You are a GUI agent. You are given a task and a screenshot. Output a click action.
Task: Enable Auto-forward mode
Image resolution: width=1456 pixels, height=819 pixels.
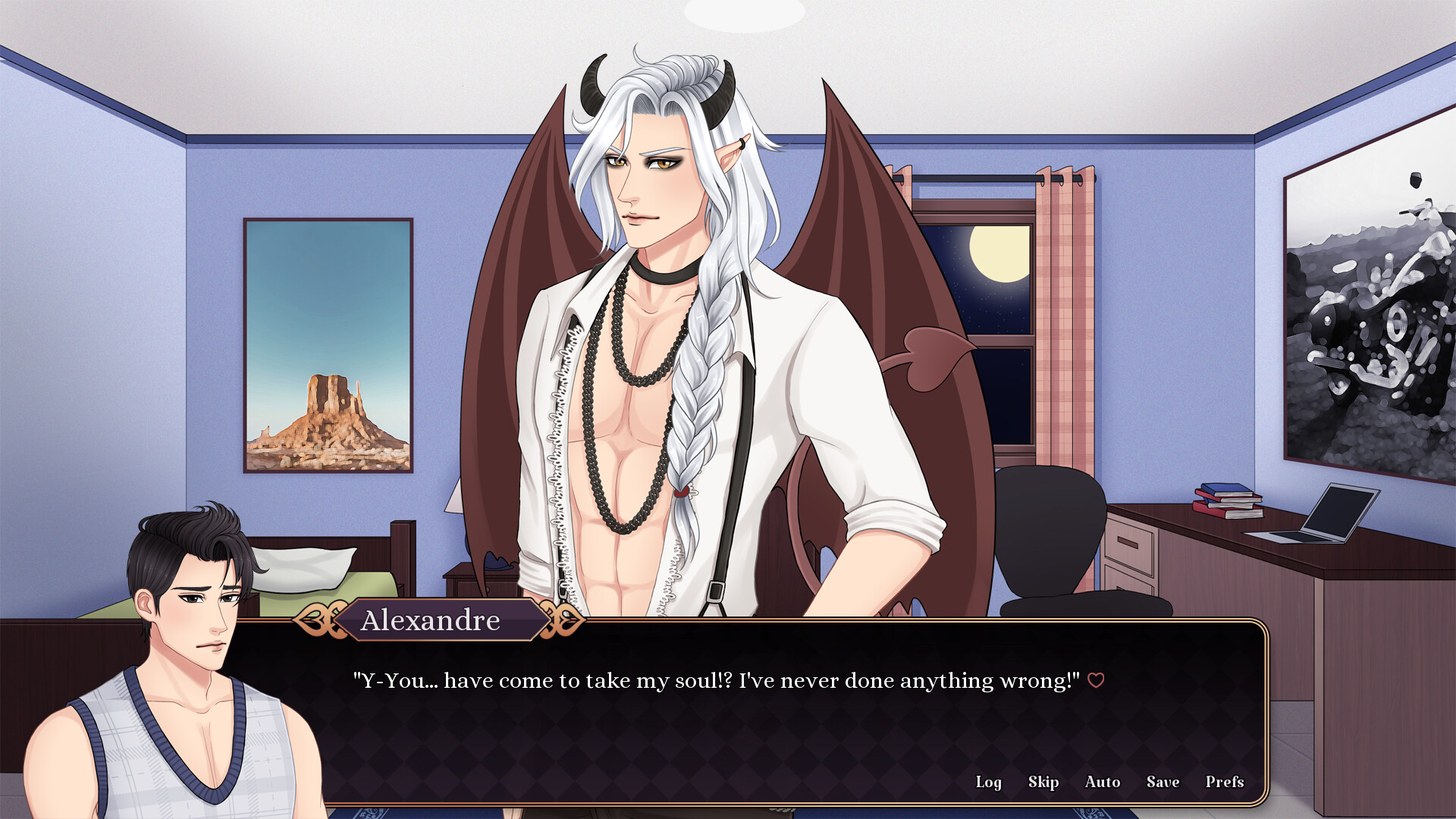point(1102,782)
